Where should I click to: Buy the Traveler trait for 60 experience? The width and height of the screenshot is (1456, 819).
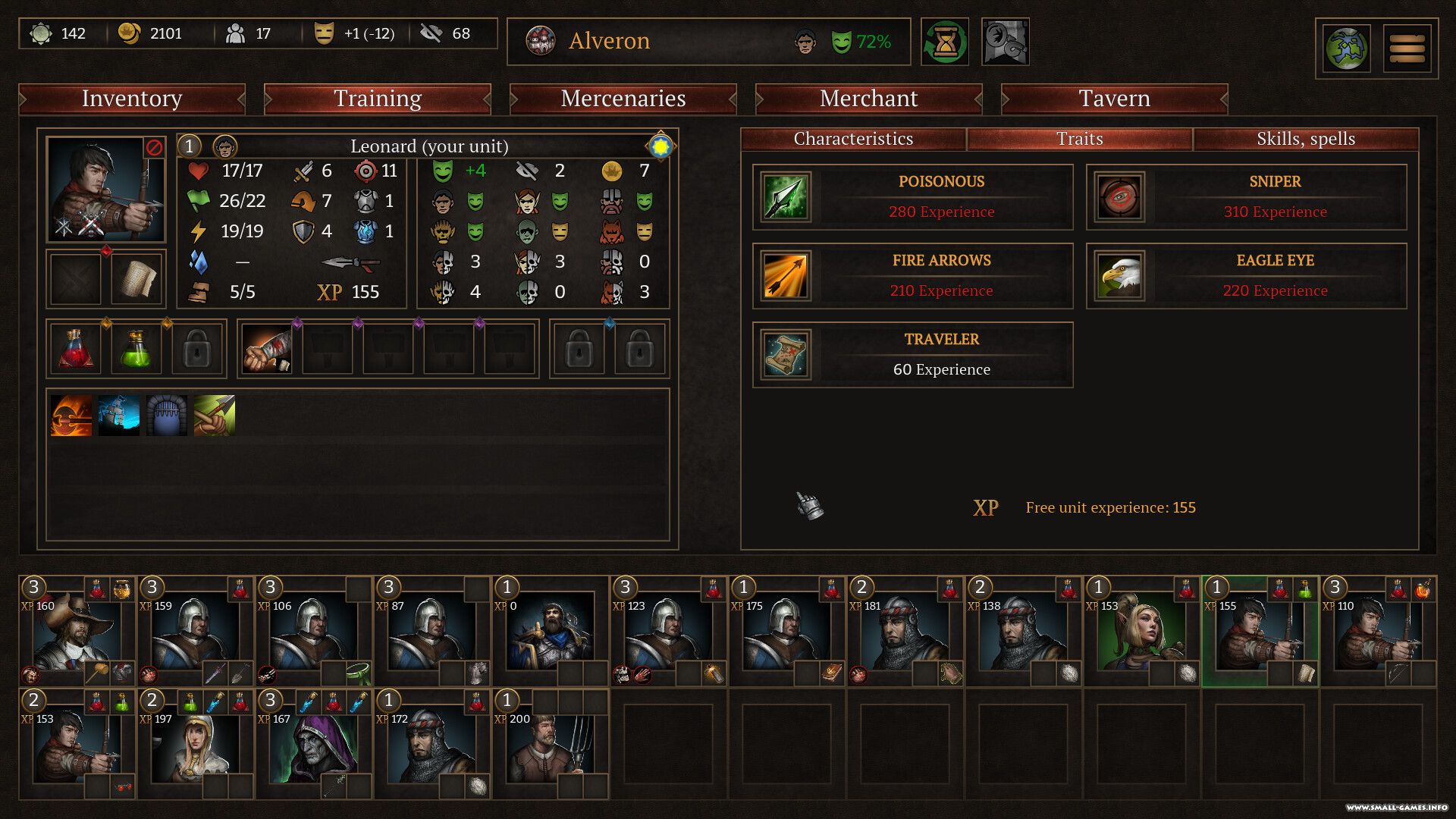pos(912,355)
